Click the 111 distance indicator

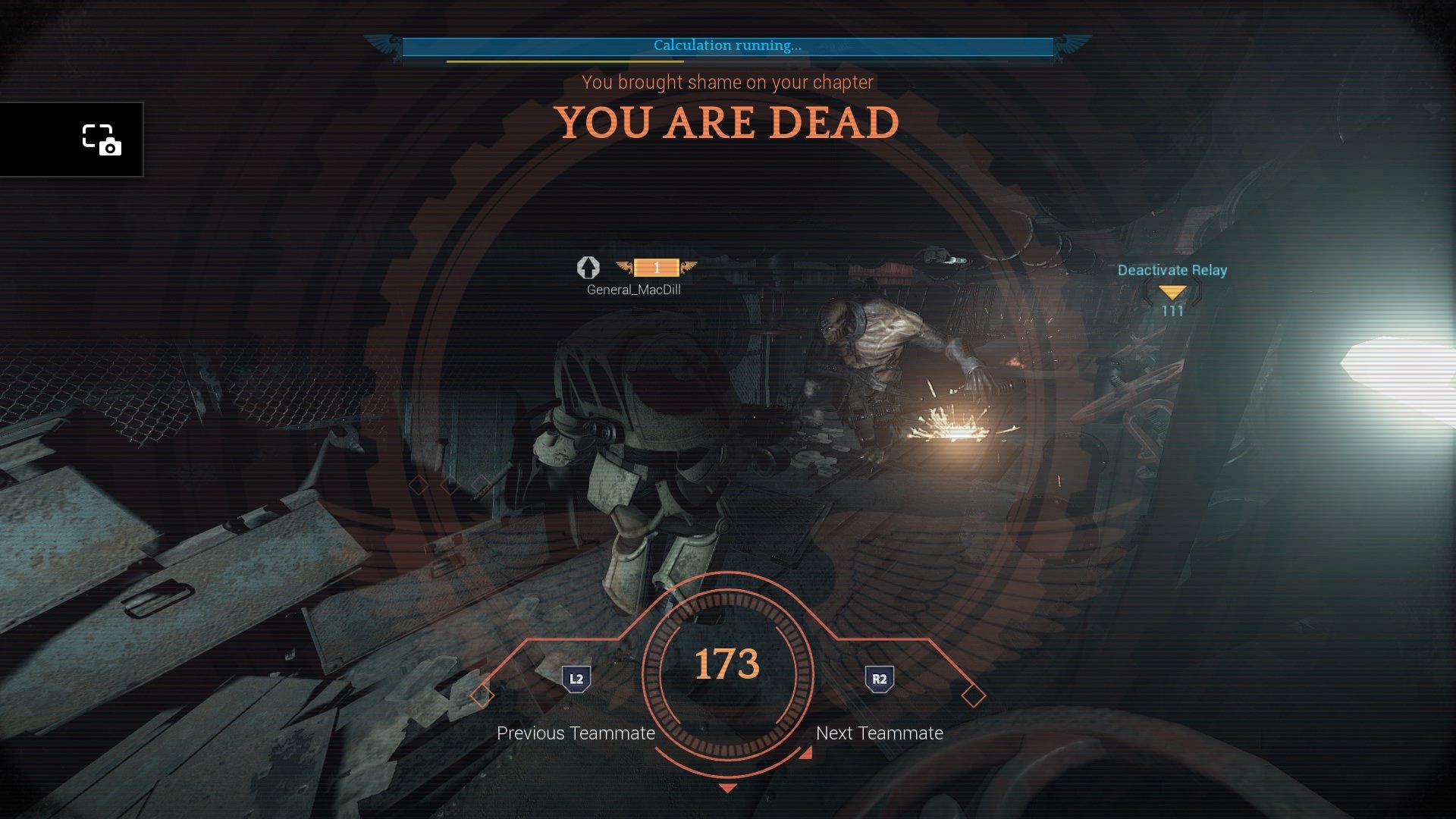[x=1172, y=310]
